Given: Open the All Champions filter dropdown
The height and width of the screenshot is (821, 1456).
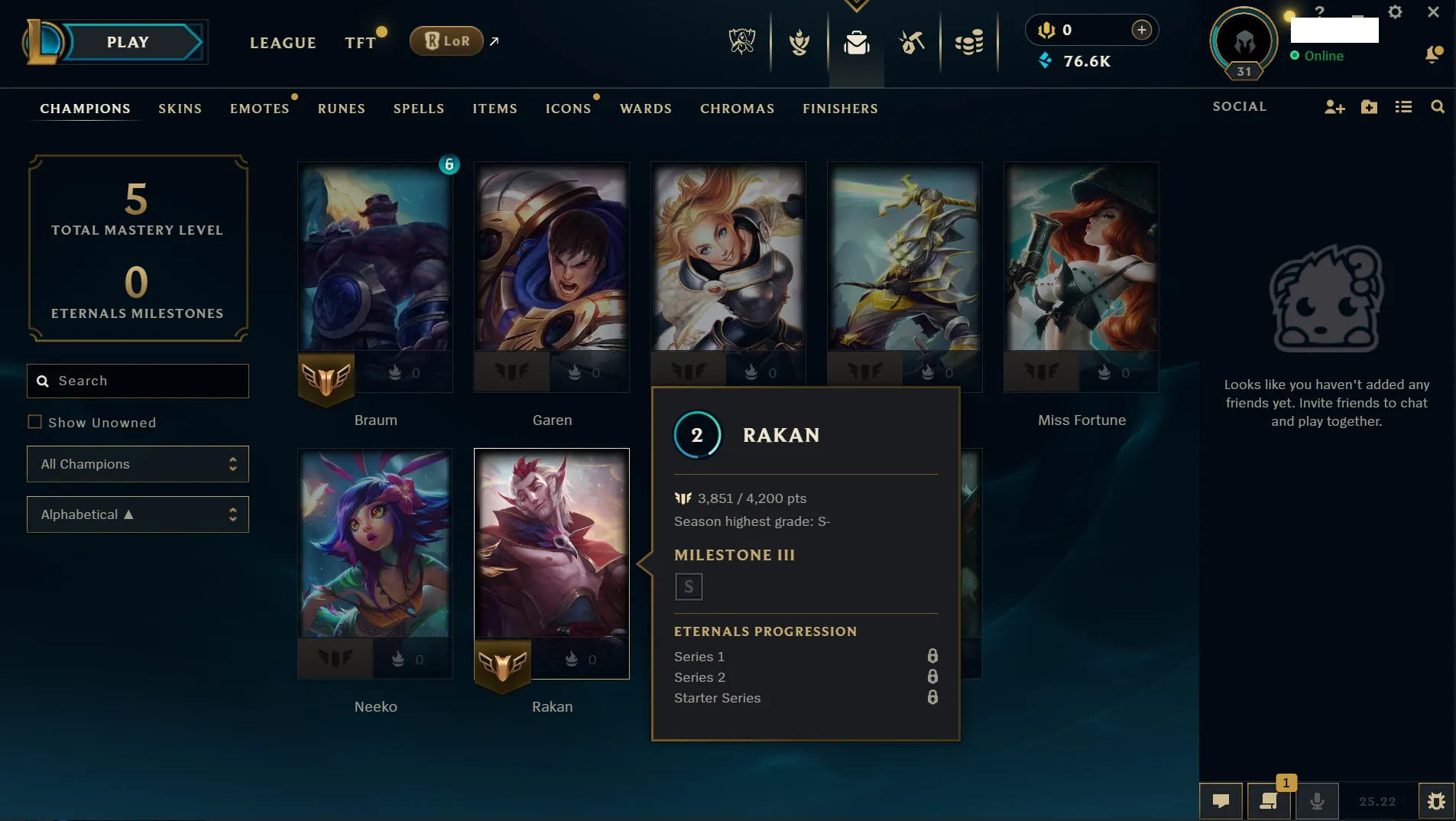Looking at the screenshot, I should pyautogui.click(x=138, y=464).
